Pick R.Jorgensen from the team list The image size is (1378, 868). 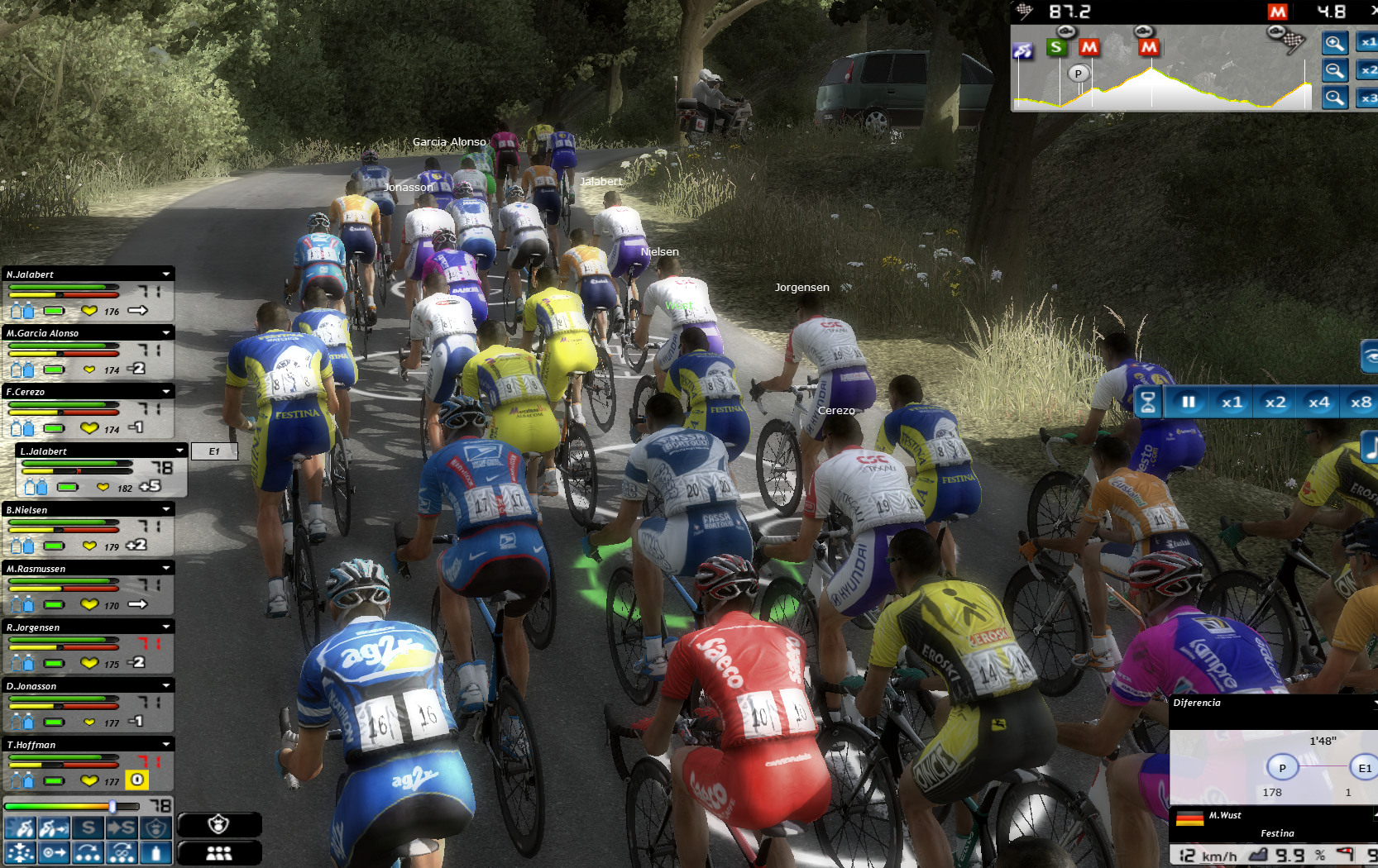pos(74,627)
